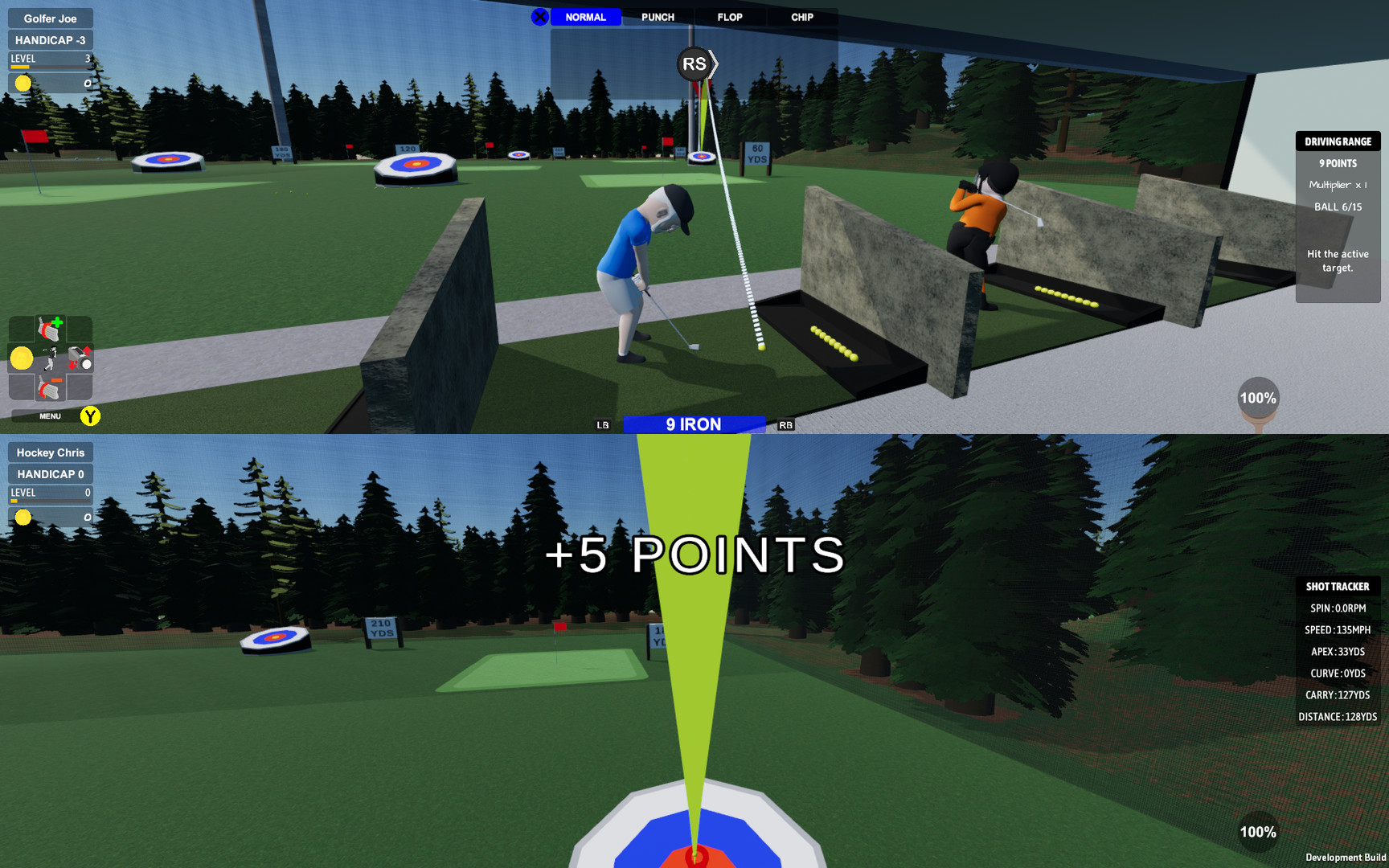The height and width of the screenshot is (868, 1389).
Task: Select the club down icon with red minus
Action: (x=50, y=387)
